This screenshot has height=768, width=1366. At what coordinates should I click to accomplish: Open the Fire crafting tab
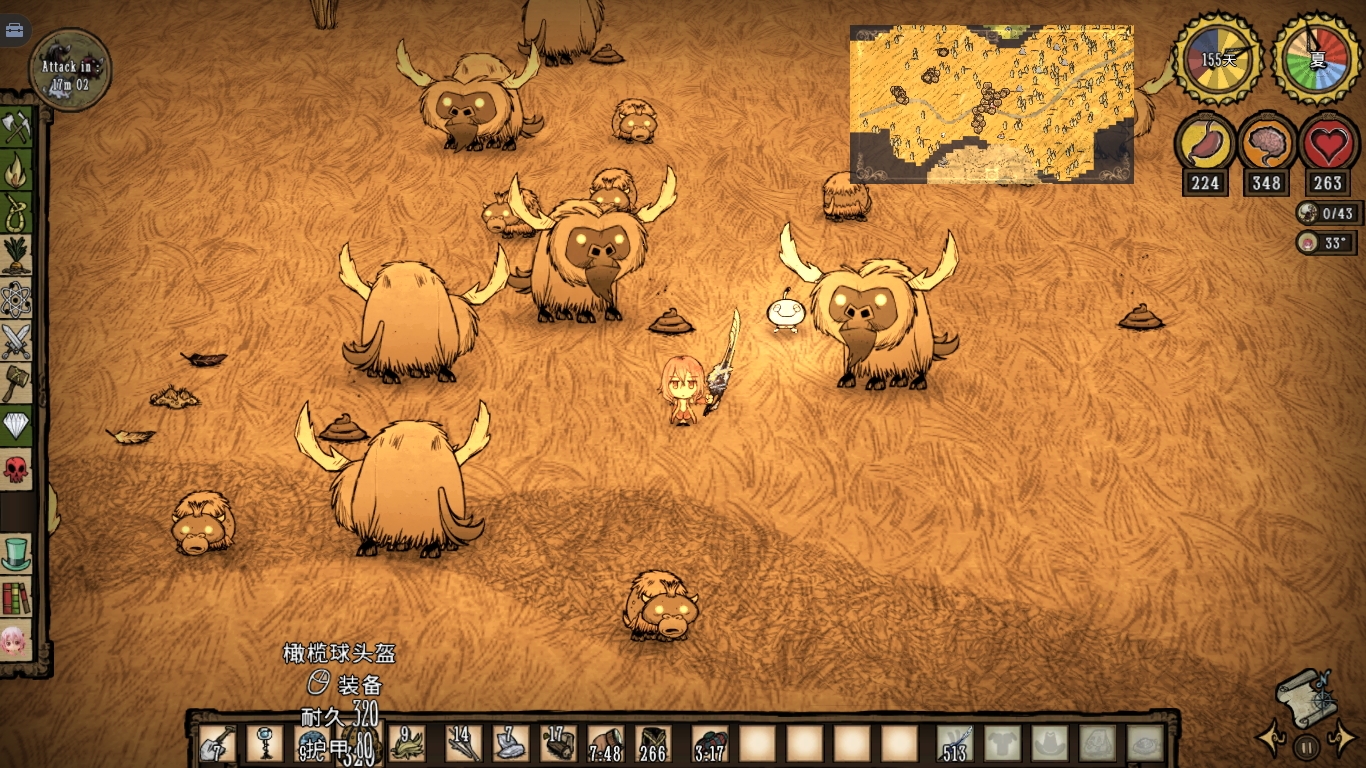[16, 170]
